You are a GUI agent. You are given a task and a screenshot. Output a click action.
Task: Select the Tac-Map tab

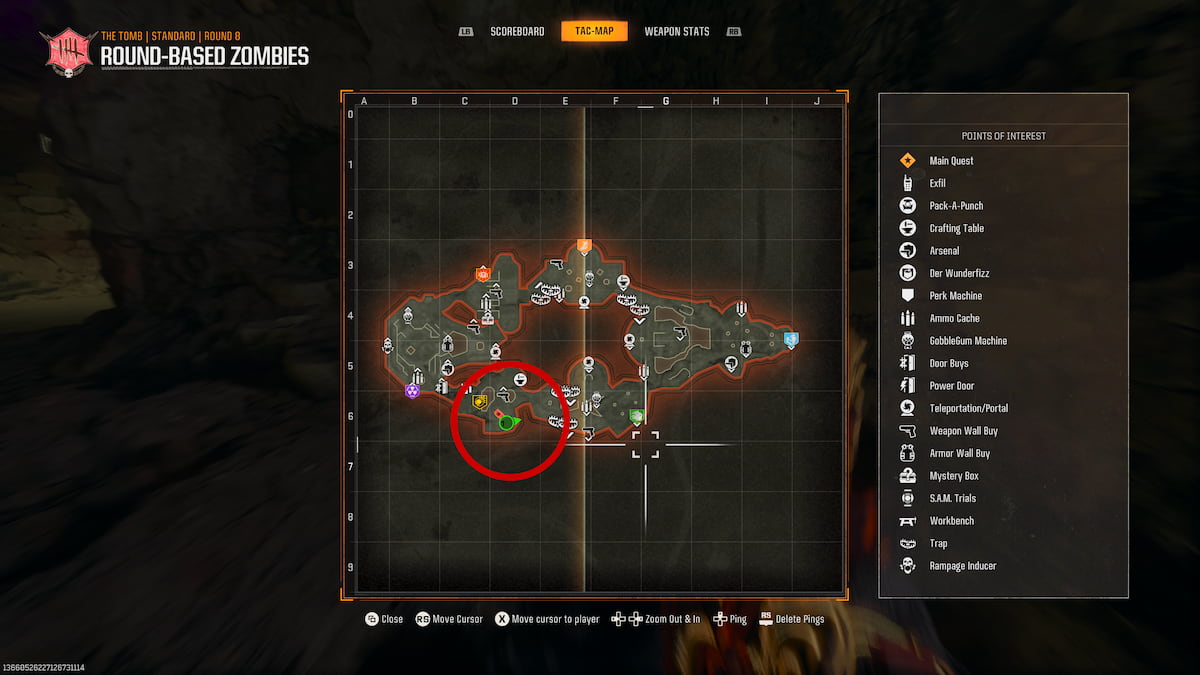[x=594, y=32]
